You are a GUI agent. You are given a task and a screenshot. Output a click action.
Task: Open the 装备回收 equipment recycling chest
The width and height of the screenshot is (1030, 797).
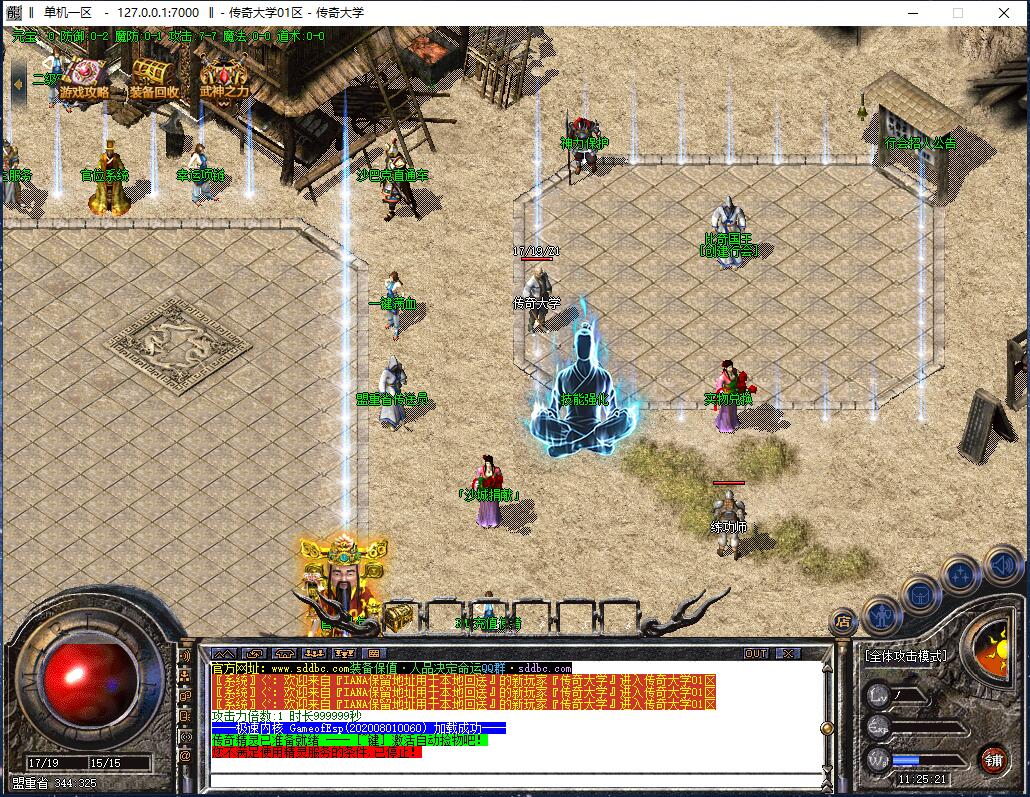tap(154, 80)
